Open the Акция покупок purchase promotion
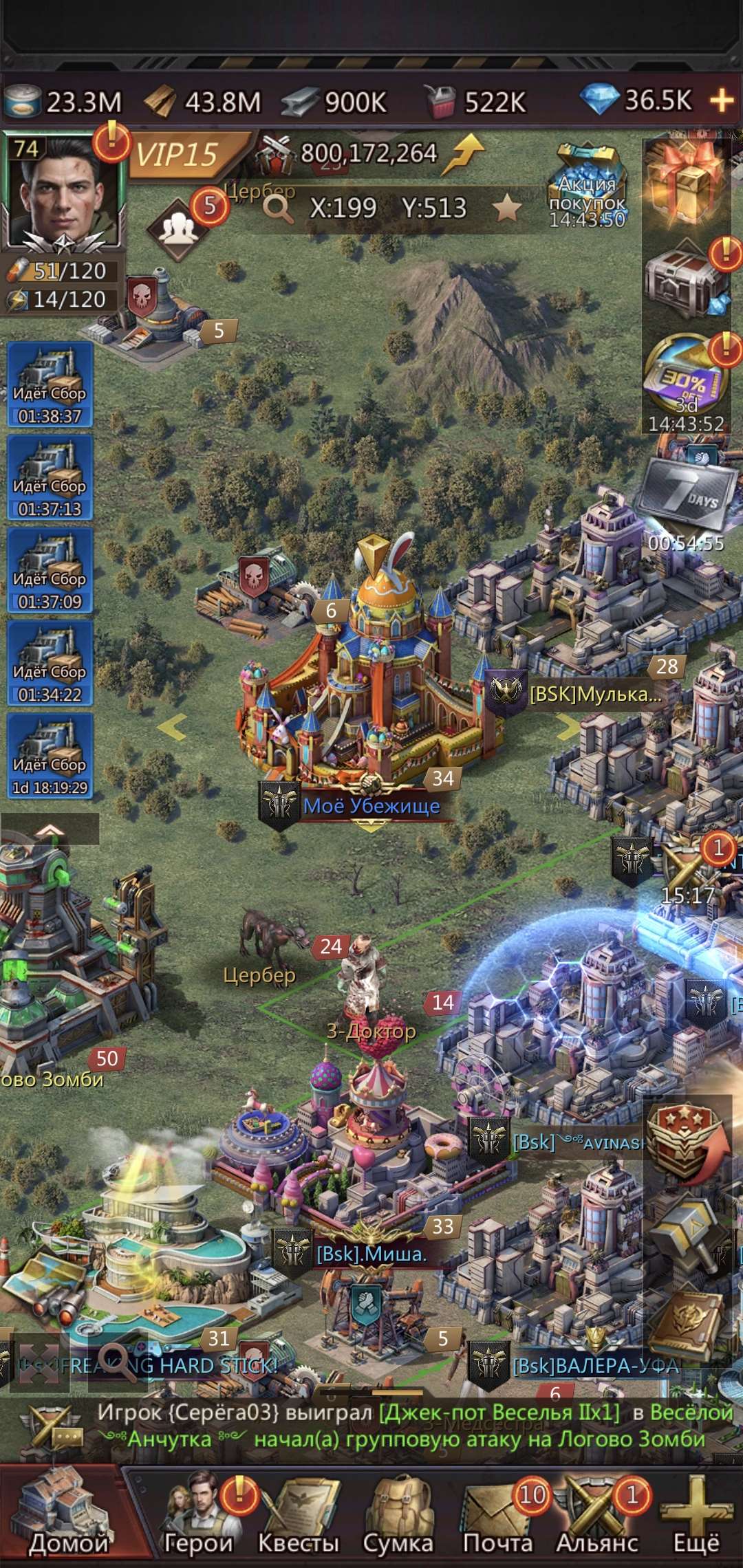The image size is (743, 1568). [587, 186]
